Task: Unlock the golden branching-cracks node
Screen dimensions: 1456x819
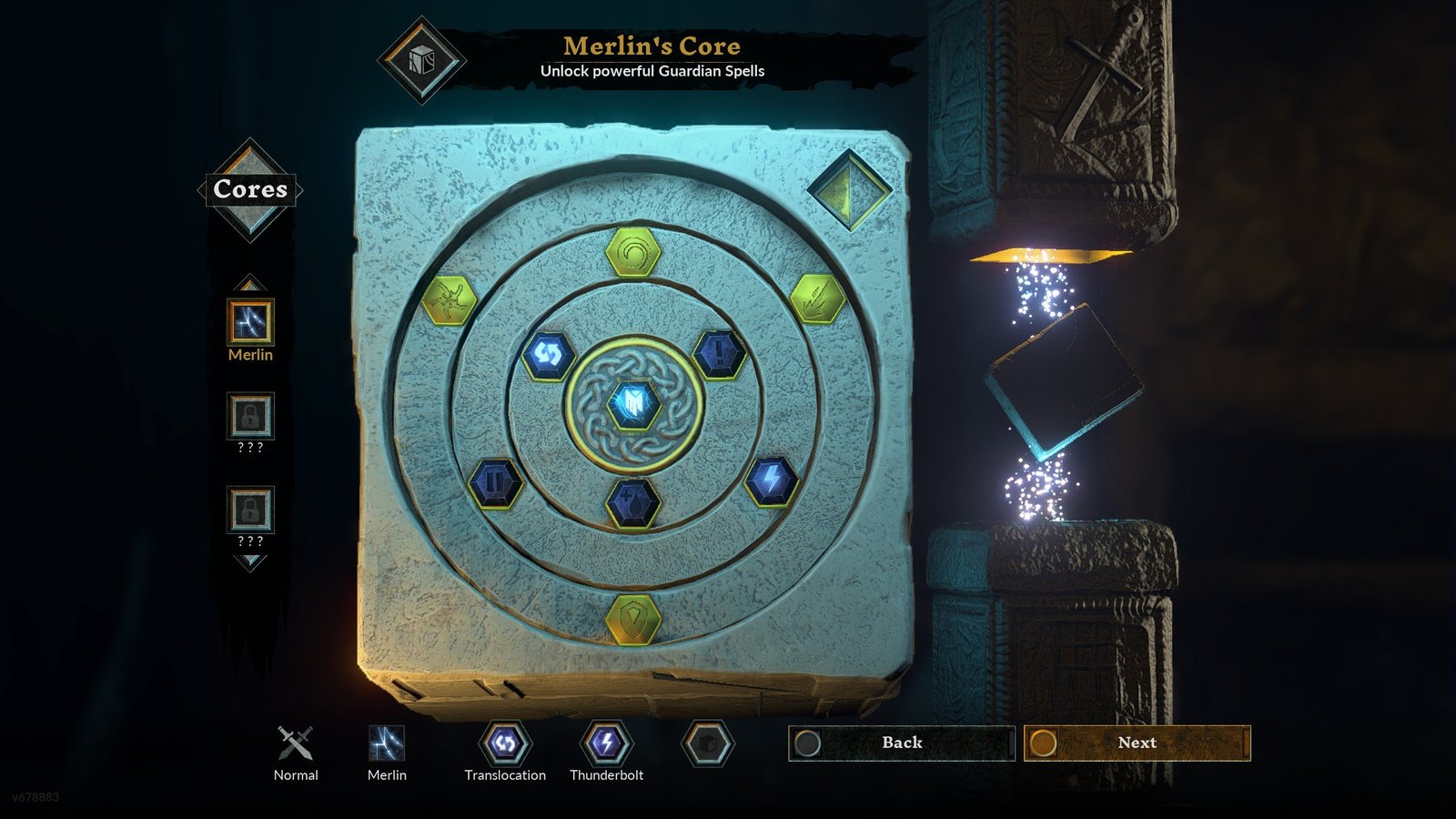Action: tap(450, 300)
